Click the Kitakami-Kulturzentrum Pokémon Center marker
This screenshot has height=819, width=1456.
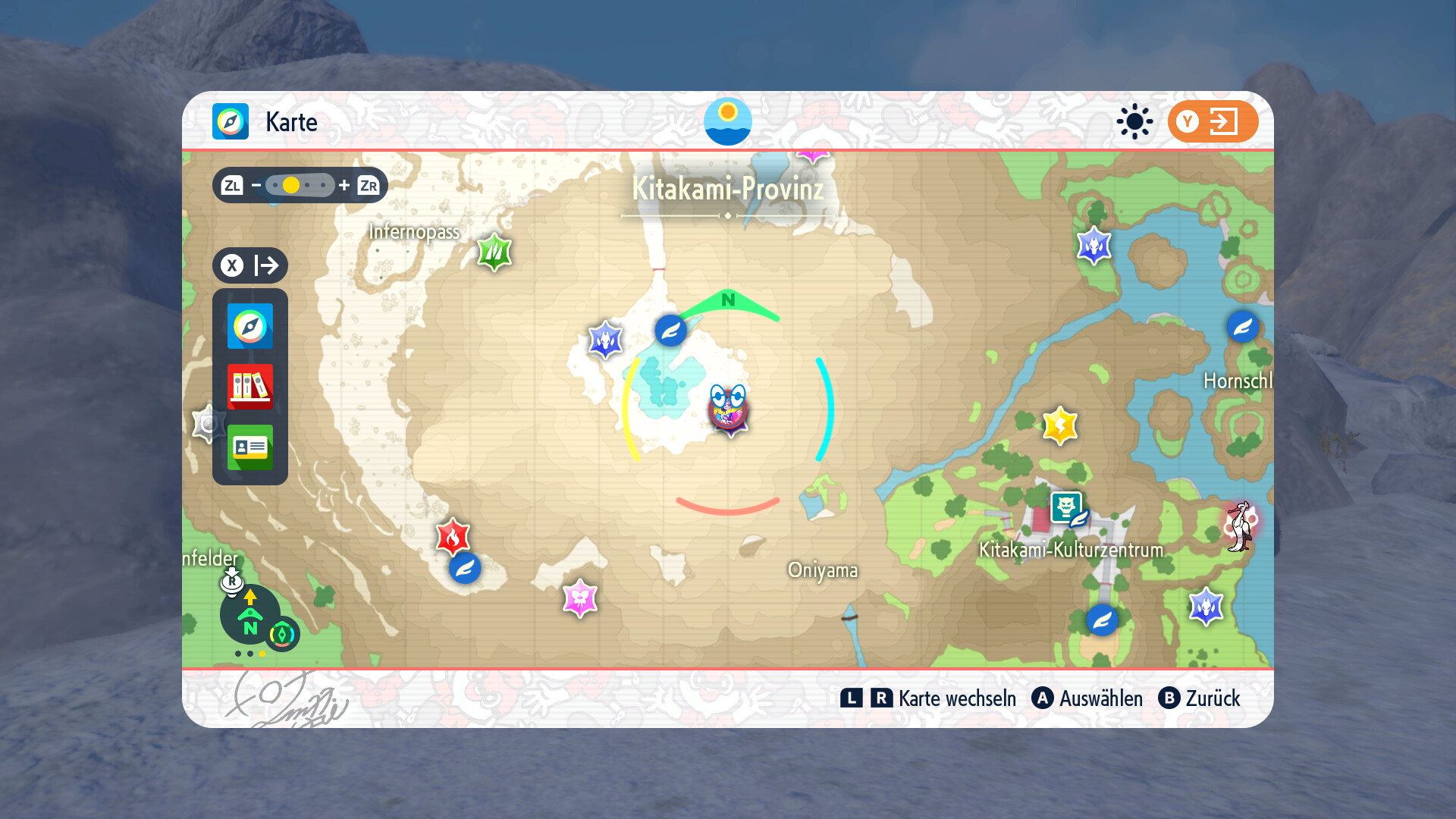[x=1066, y=507]
